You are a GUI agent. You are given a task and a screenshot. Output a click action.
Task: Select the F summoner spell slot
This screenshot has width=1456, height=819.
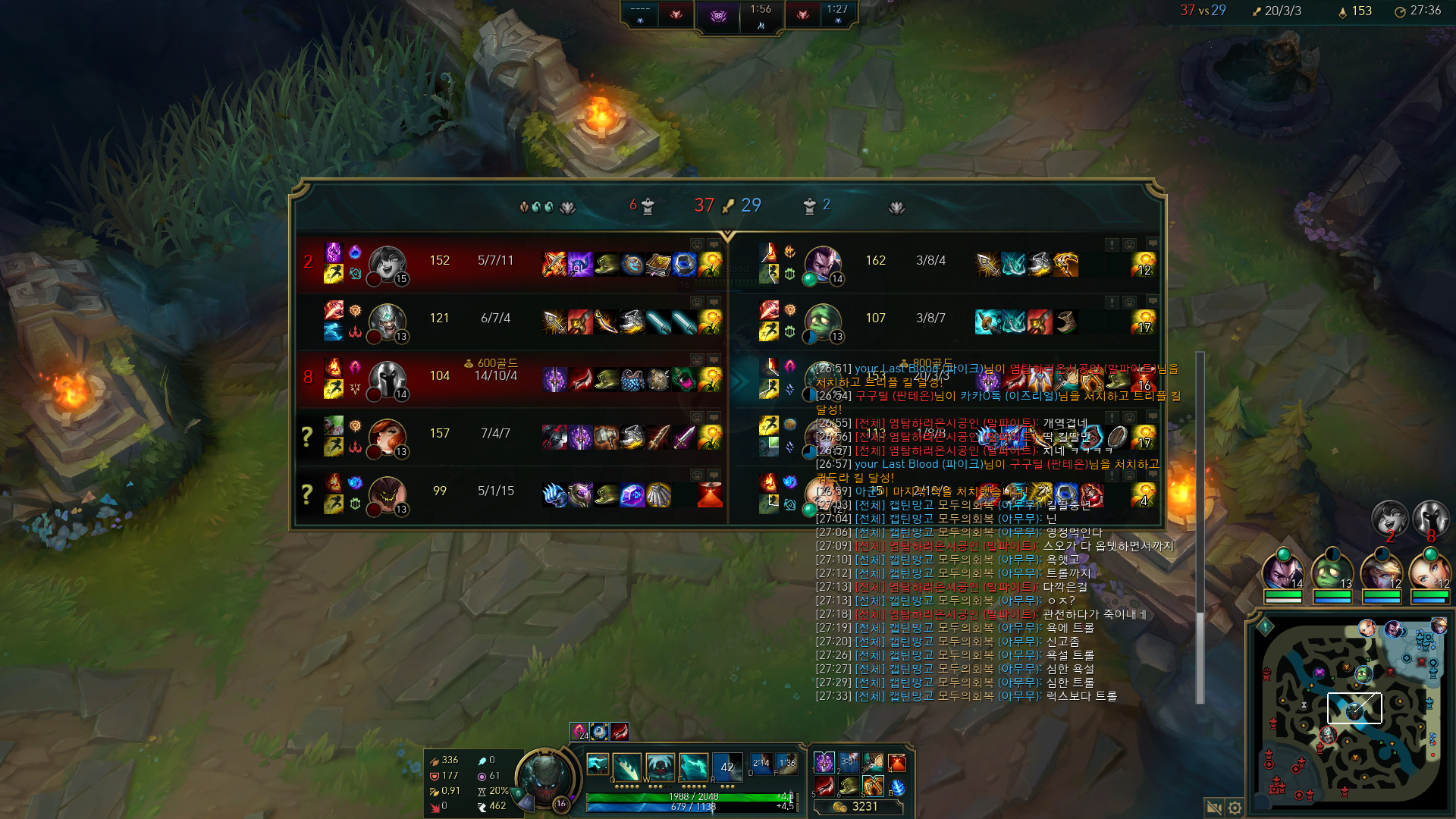(x=787, y=764)
